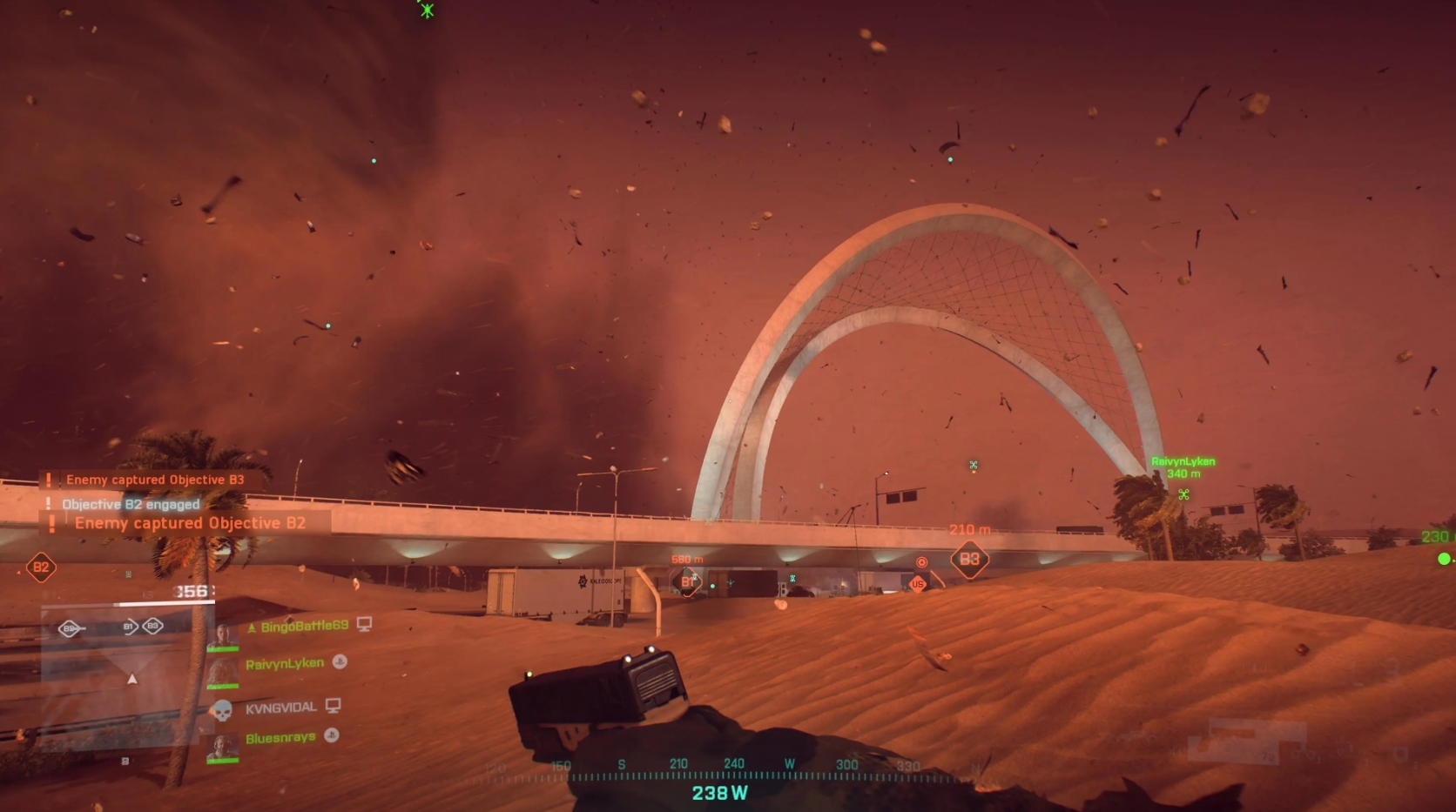The width and height of the screenshot is (1456, 812).
Task: Click the PlayStation icon next to Bluesnrays
Action: [331, 735]
